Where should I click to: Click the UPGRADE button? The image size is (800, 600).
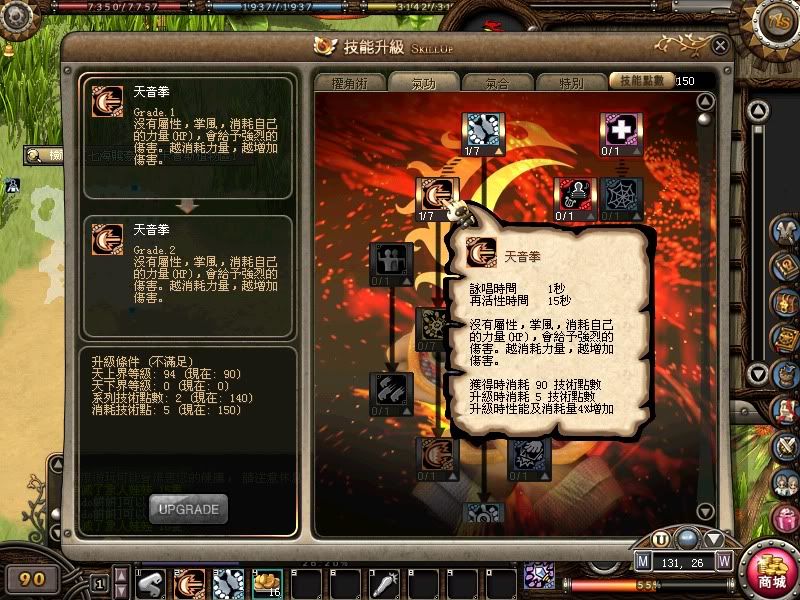click(188, 509)
